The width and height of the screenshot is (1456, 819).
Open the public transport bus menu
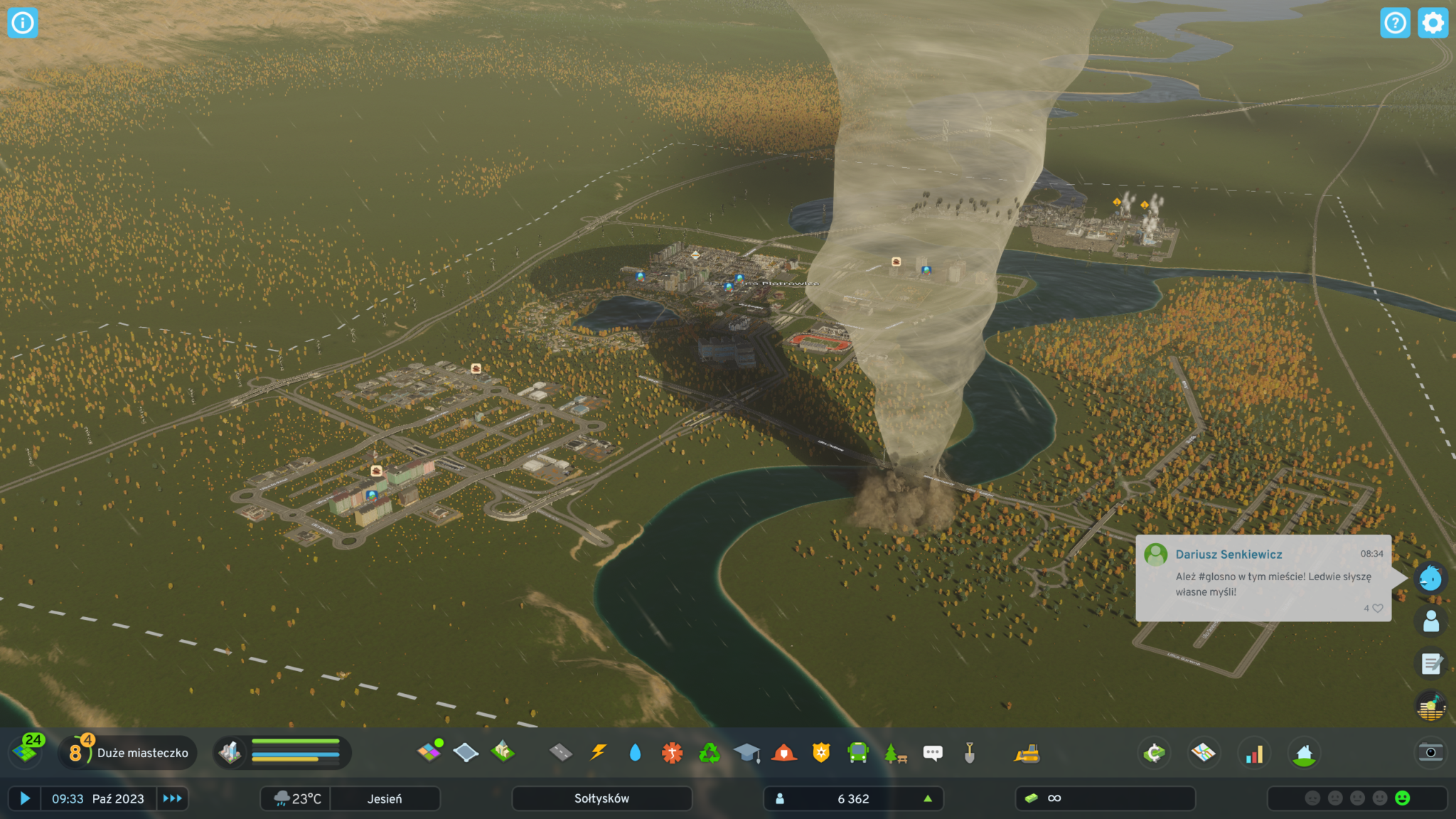858,752
